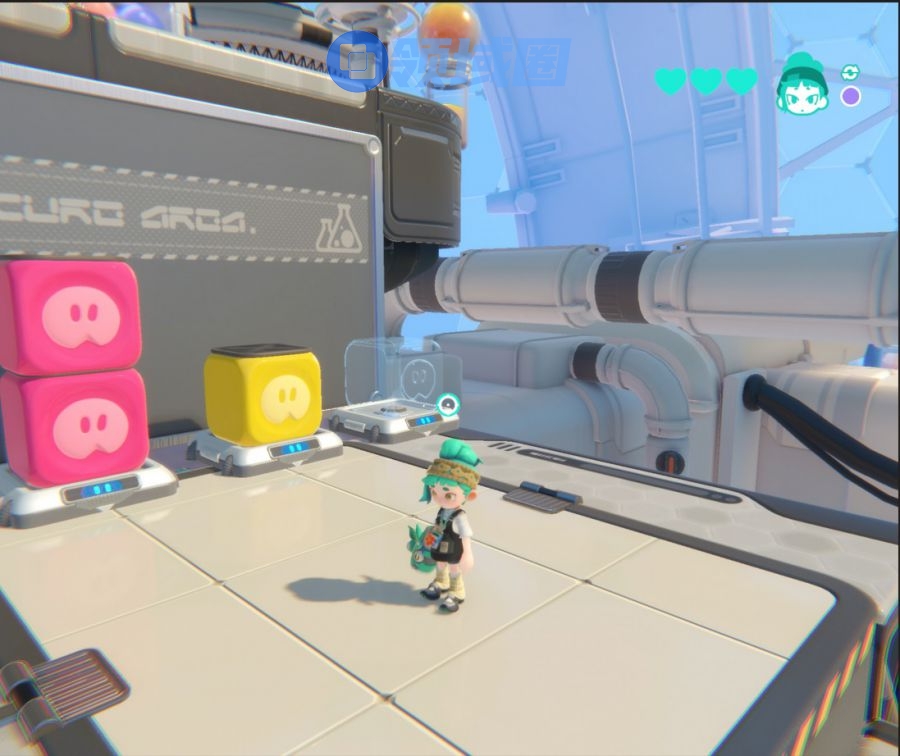900x756 pixels.
Task: Click the character swap arrows icon
Action: pyautogui.click(x=850, y=72)
